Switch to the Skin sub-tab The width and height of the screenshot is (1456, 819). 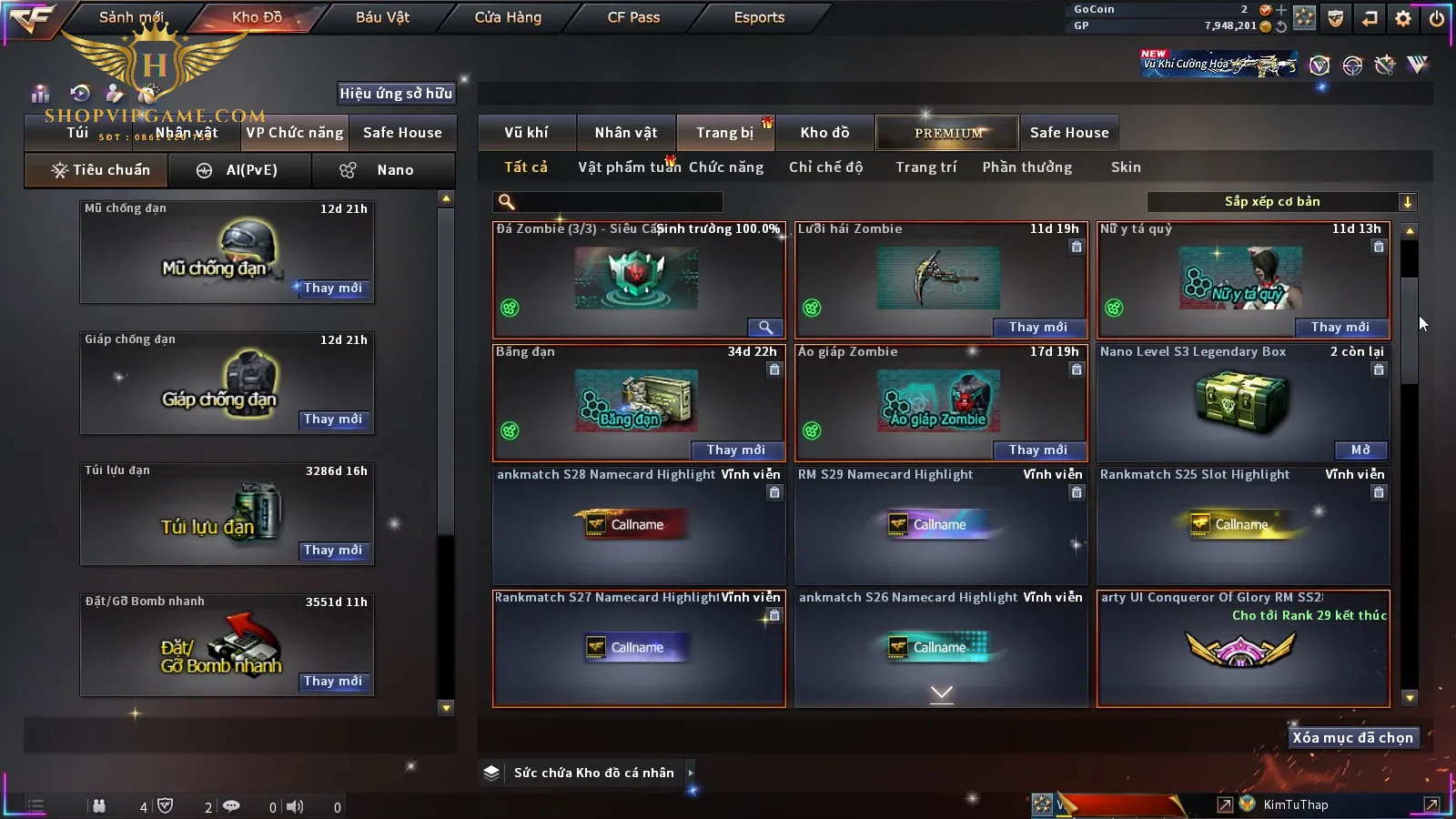[1126, 167]
